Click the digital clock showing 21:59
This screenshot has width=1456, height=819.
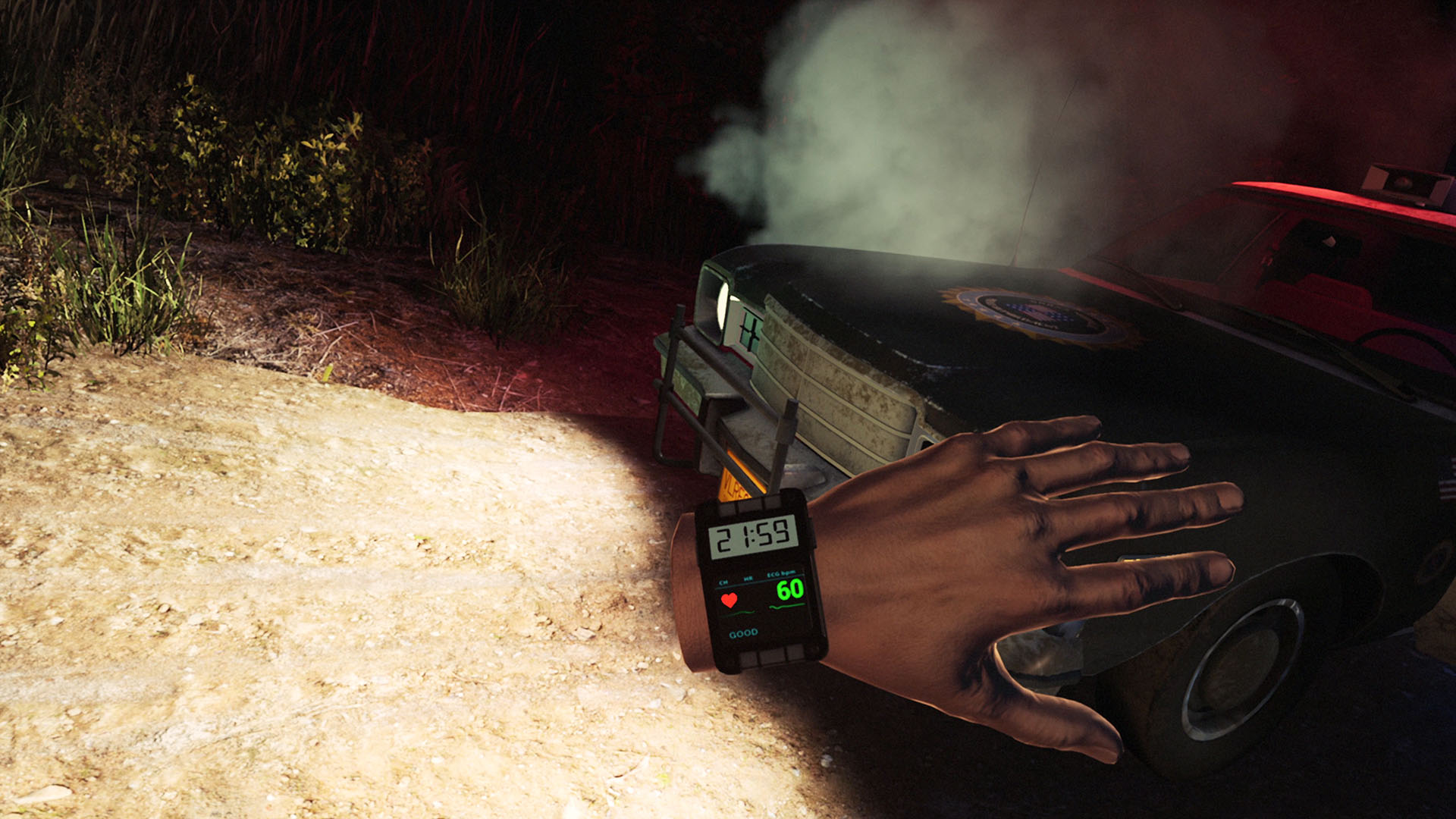point(754,537)
